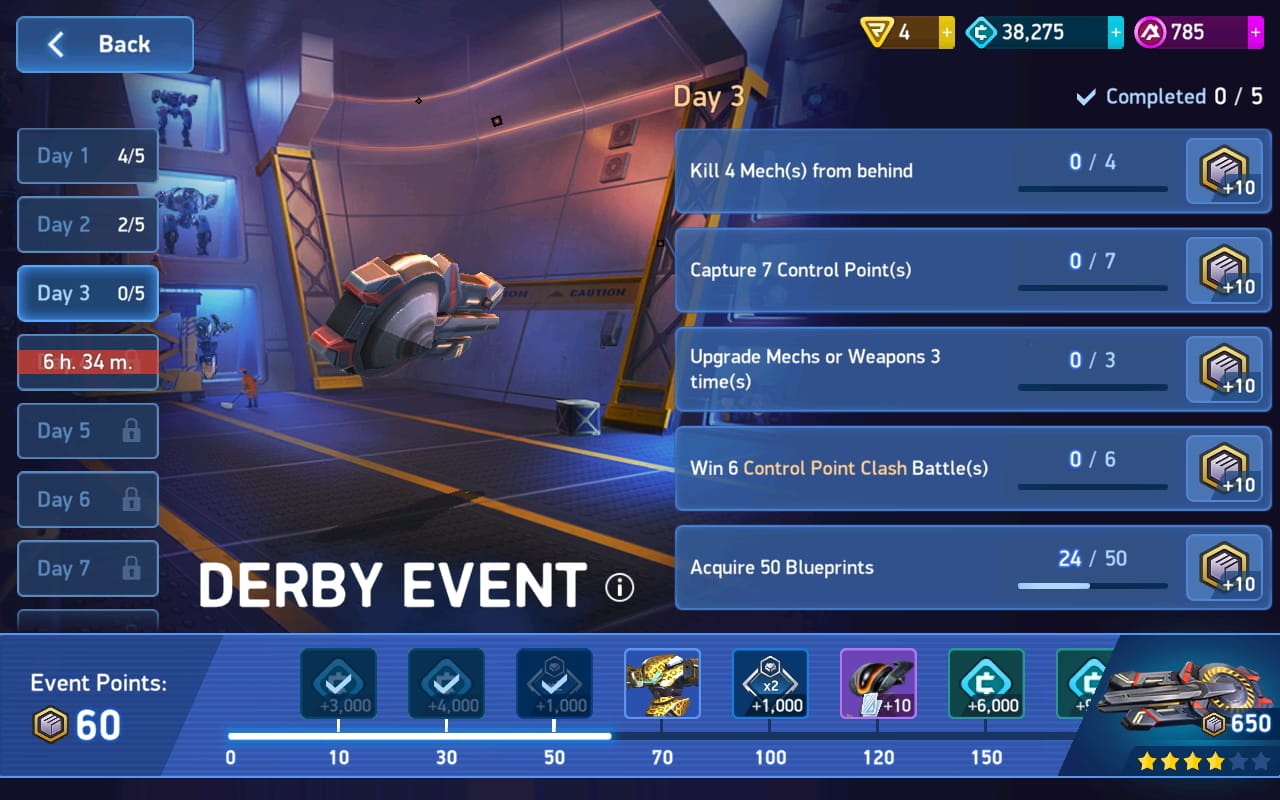The image size is (1280, 800).
Task: Add A-coins using the magenta plus button
Action: 1255,33
